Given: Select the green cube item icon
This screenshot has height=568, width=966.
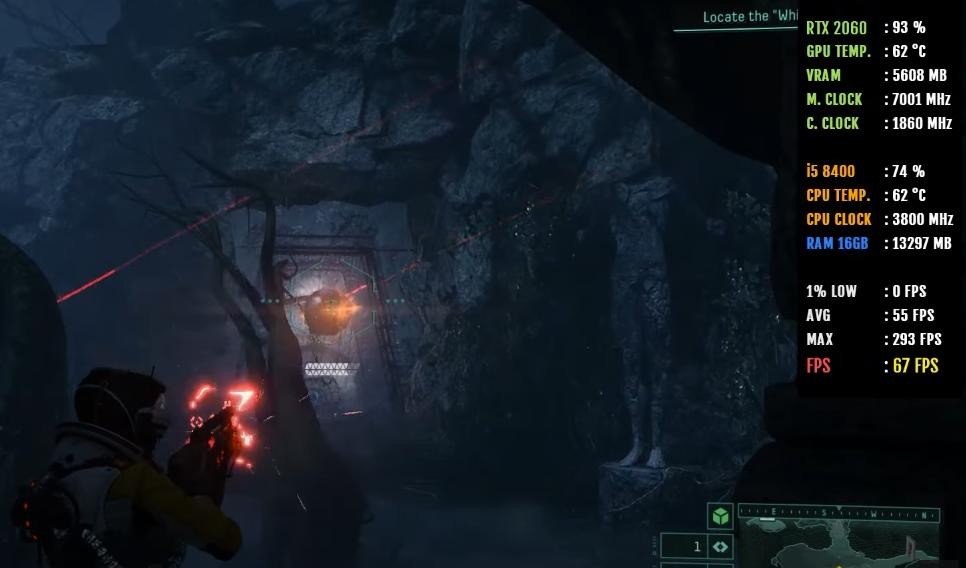Looking at the screenshot, I should pos(720,516).
